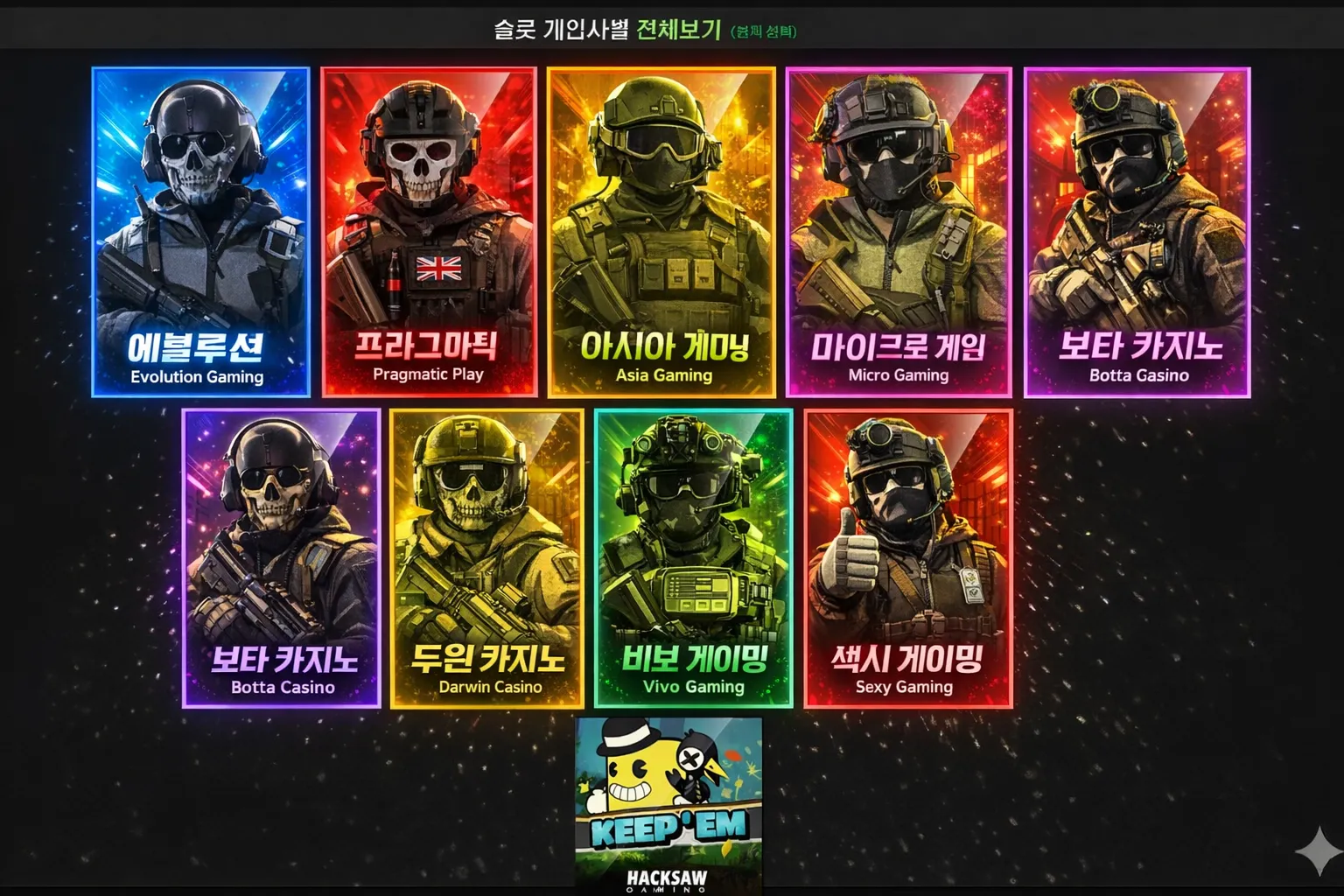Open the Darwin Casino card
Image resolution: width=1344 pixels, height=896 pixels.
click(487, 558)
